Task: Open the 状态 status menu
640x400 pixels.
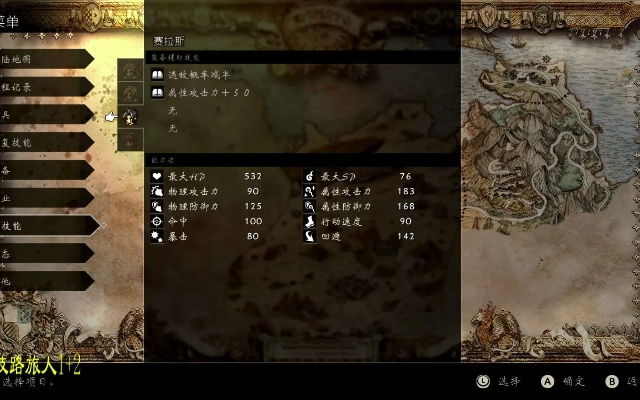Action: pos(40,255)
